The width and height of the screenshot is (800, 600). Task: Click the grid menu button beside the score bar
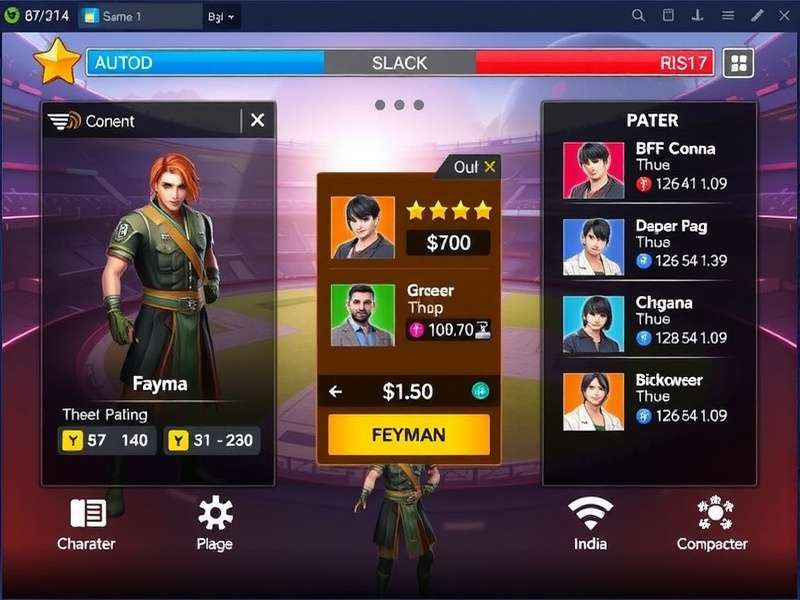tap(739, 63)
